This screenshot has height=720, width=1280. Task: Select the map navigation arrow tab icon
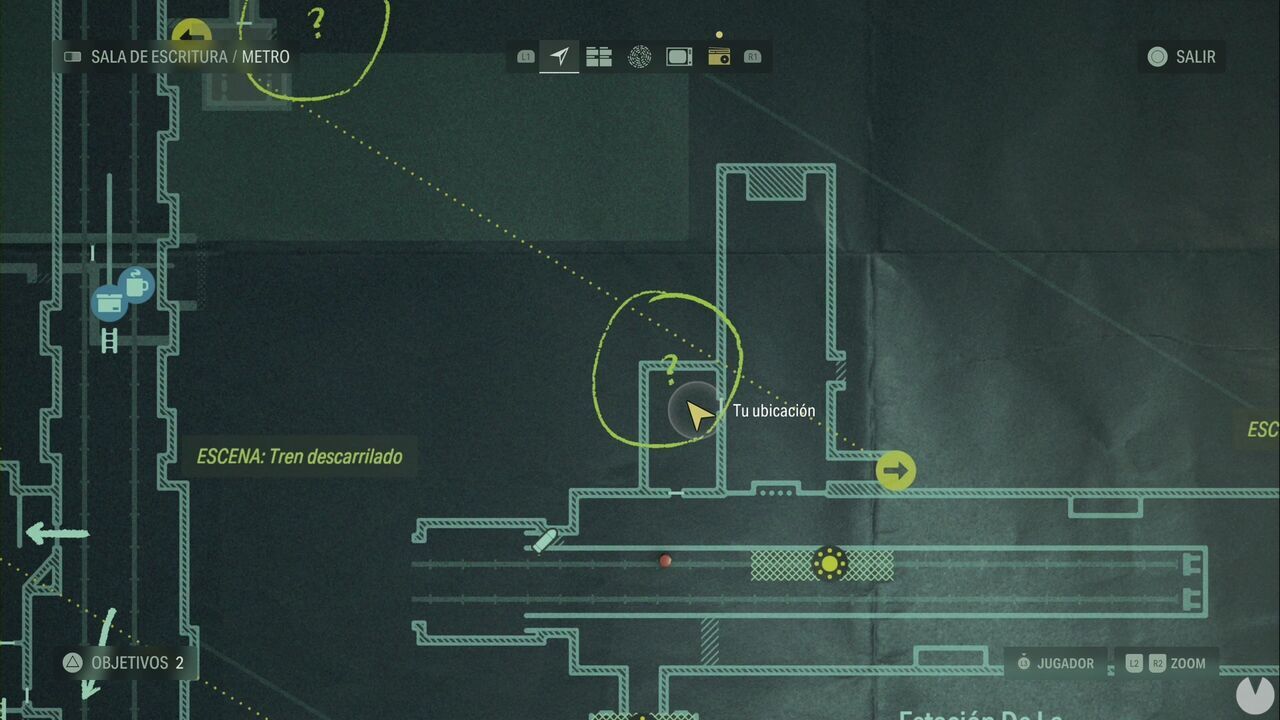point(559,57)
